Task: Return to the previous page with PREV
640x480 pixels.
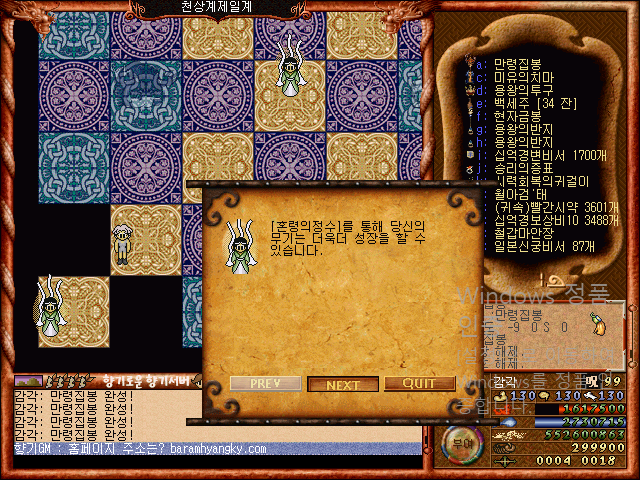Action: [x=265, y=384]
